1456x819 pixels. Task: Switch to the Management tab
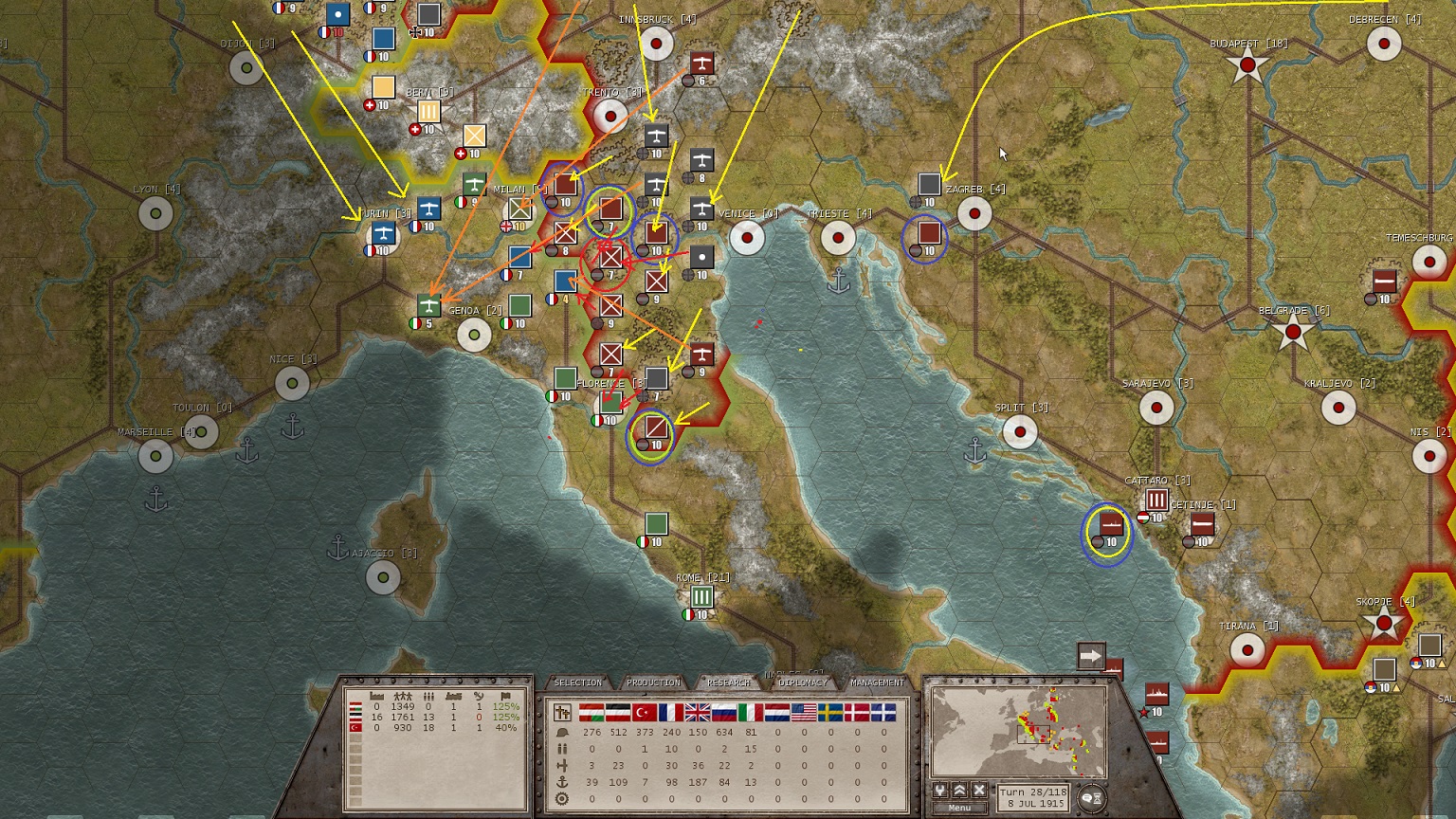[878, 682]
